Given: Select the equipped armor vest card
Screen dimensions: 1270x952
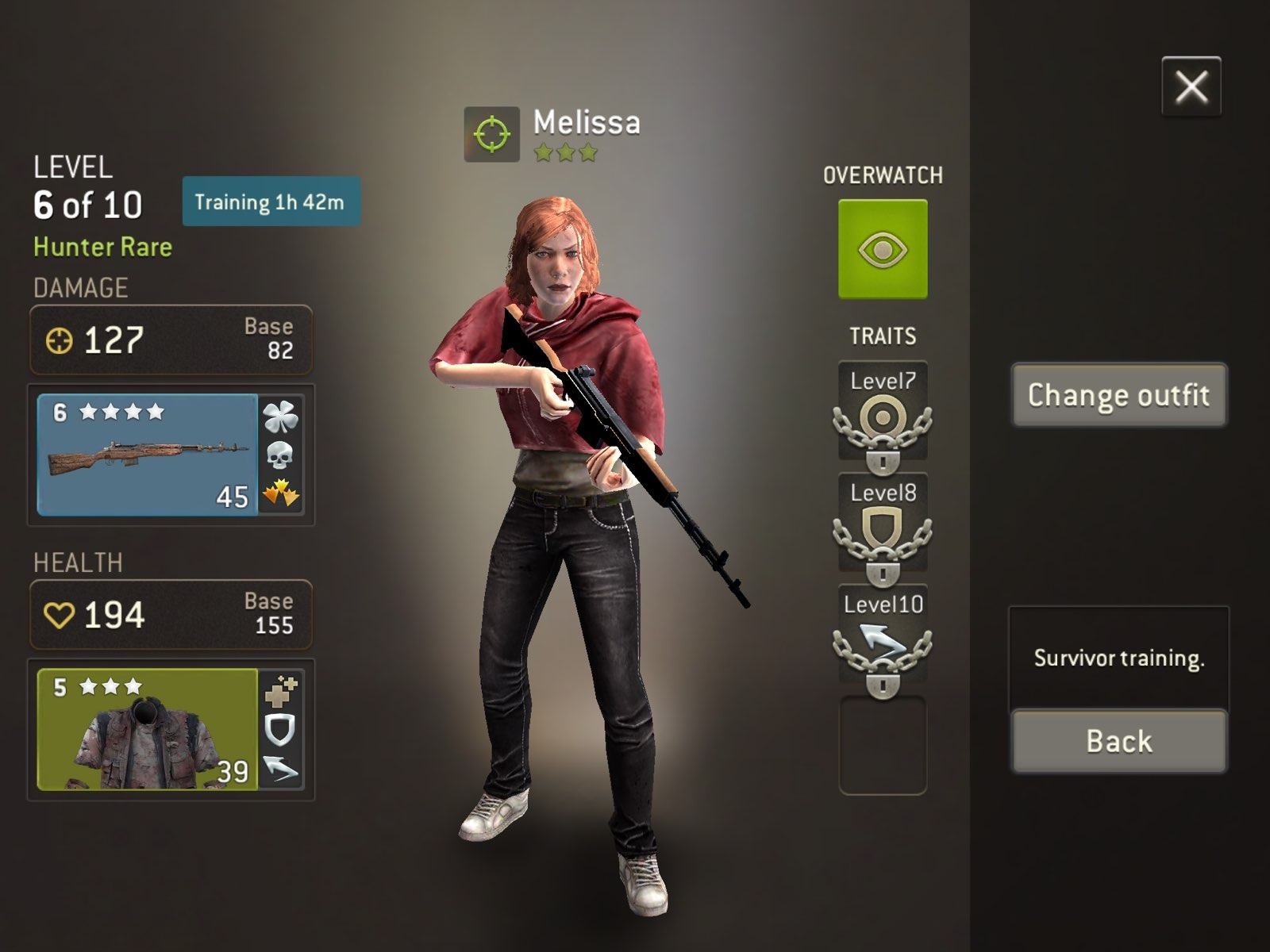Looking at the screenshot, I should point(148,729).
